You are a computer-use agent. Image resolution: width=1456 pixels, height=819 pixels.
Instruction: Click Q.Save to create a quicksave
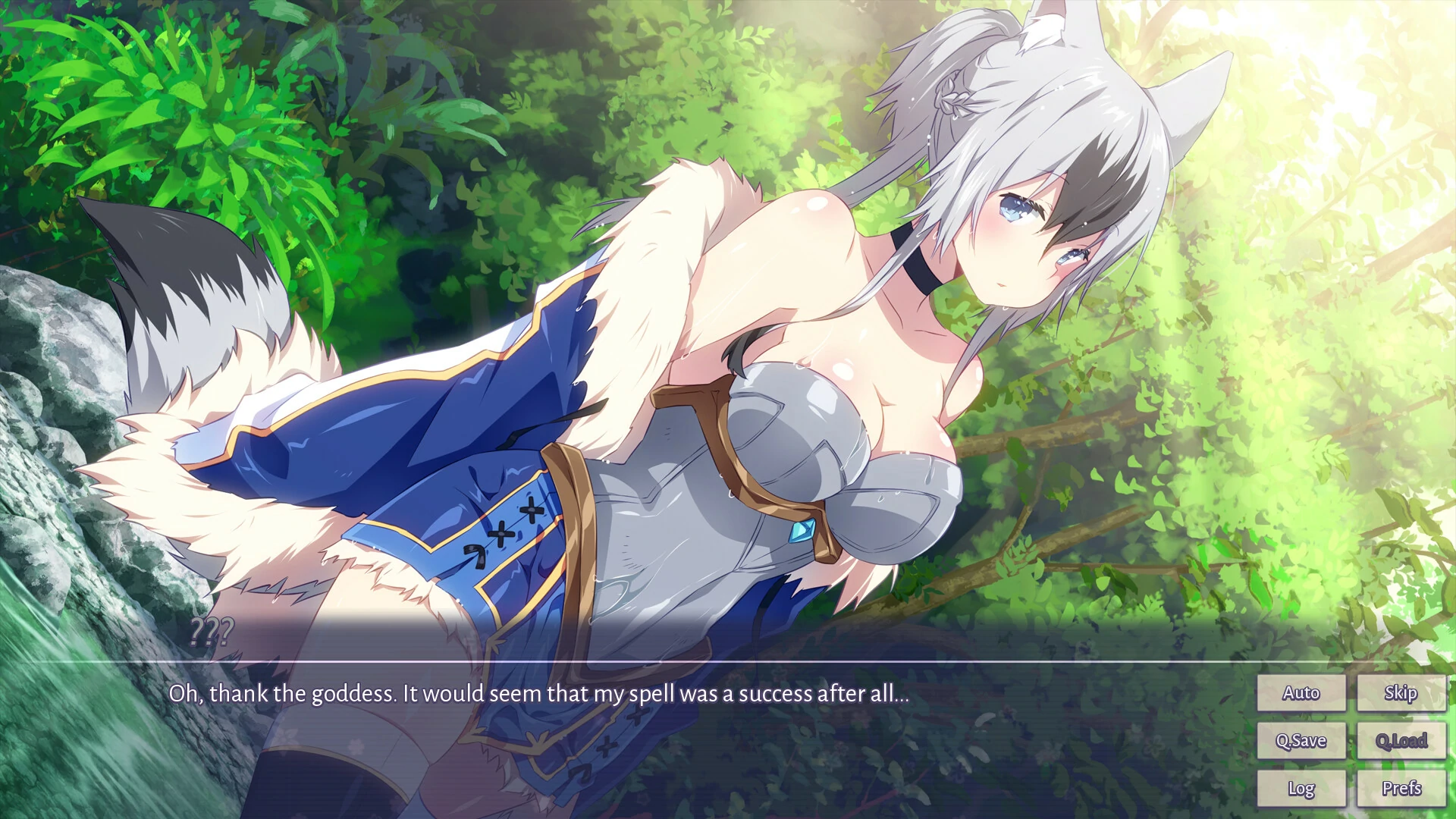(x=1301, y=740)
